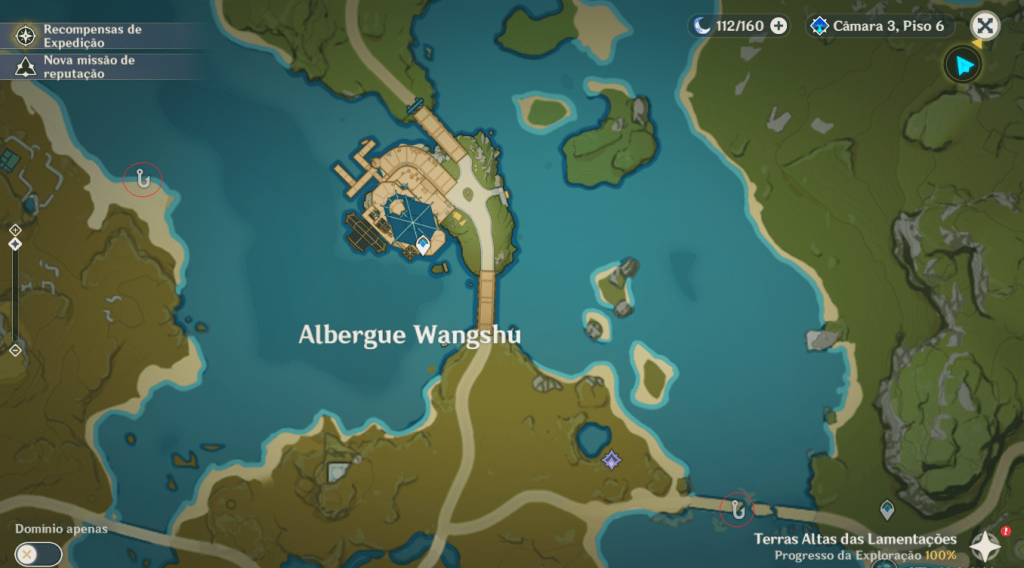Click the zoom slider diamond handle
Viewport: 1024px width, 568px height.
click(15, 244)
